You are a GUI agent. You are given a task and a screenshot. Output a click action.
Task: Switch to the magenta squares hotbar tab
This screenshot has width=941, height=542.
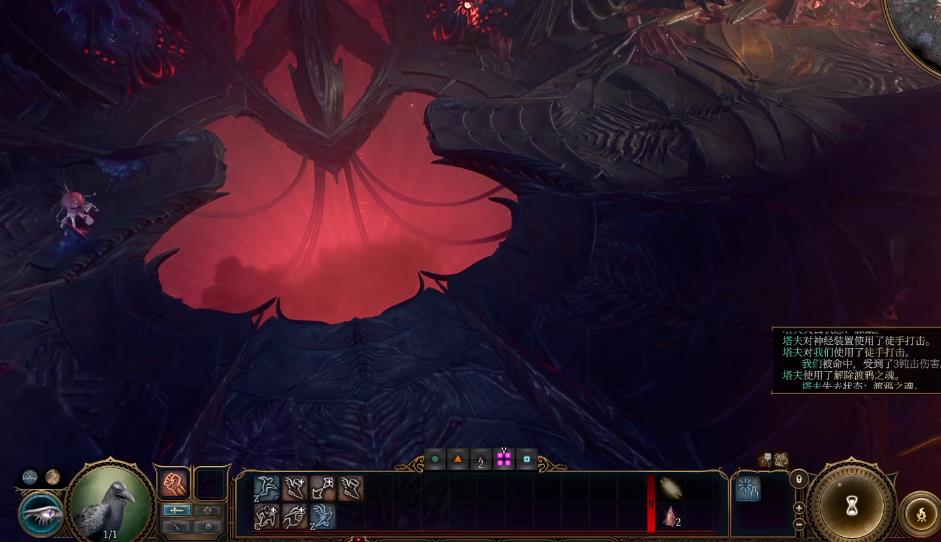coord(504,460)
